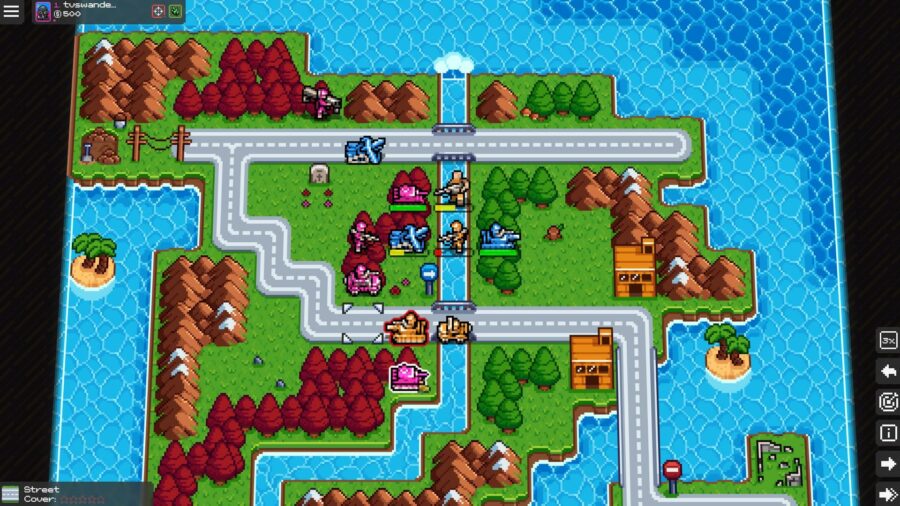Toggle the 3x speed button
The image size is (900, 506).
tap(887, 340)
